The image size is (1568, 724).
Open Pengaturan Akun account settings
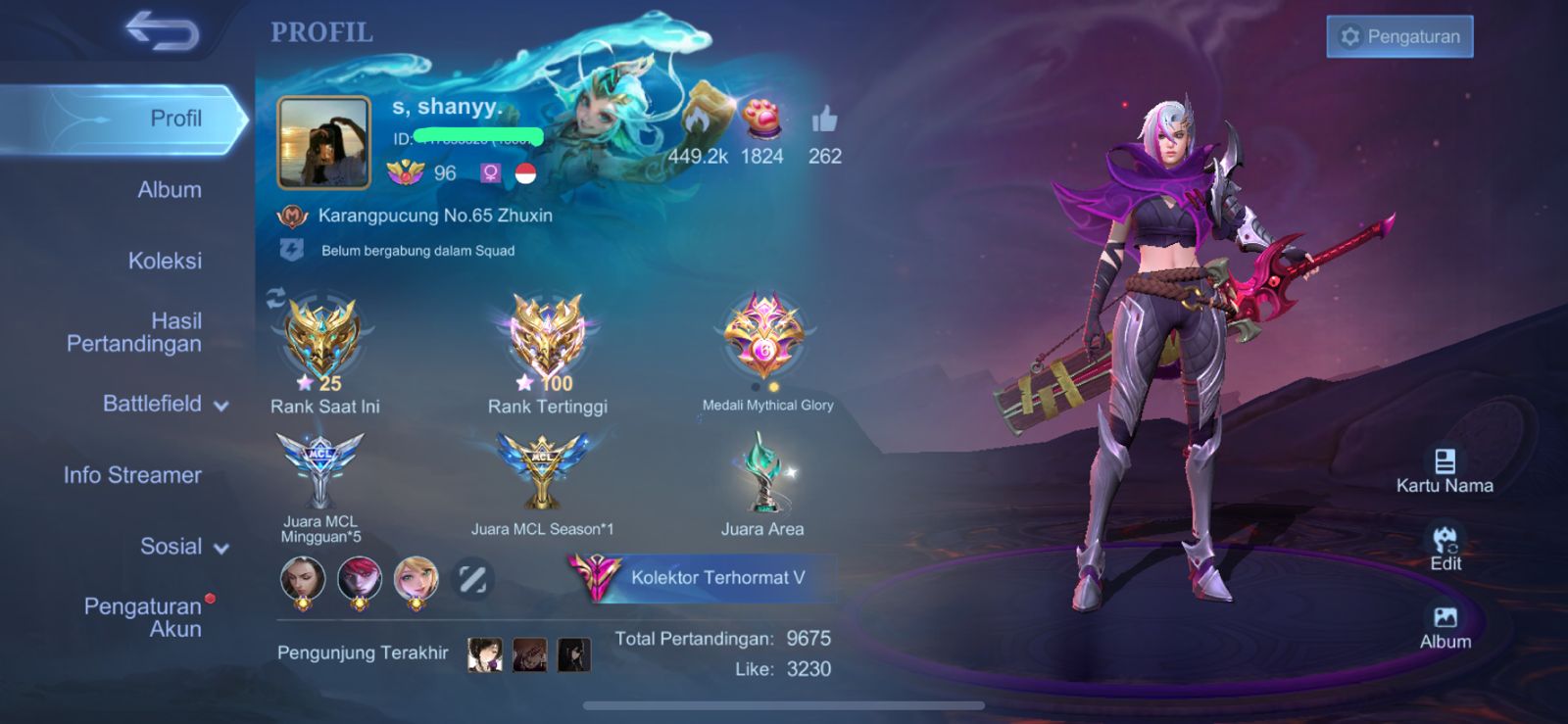pos(143,617)
